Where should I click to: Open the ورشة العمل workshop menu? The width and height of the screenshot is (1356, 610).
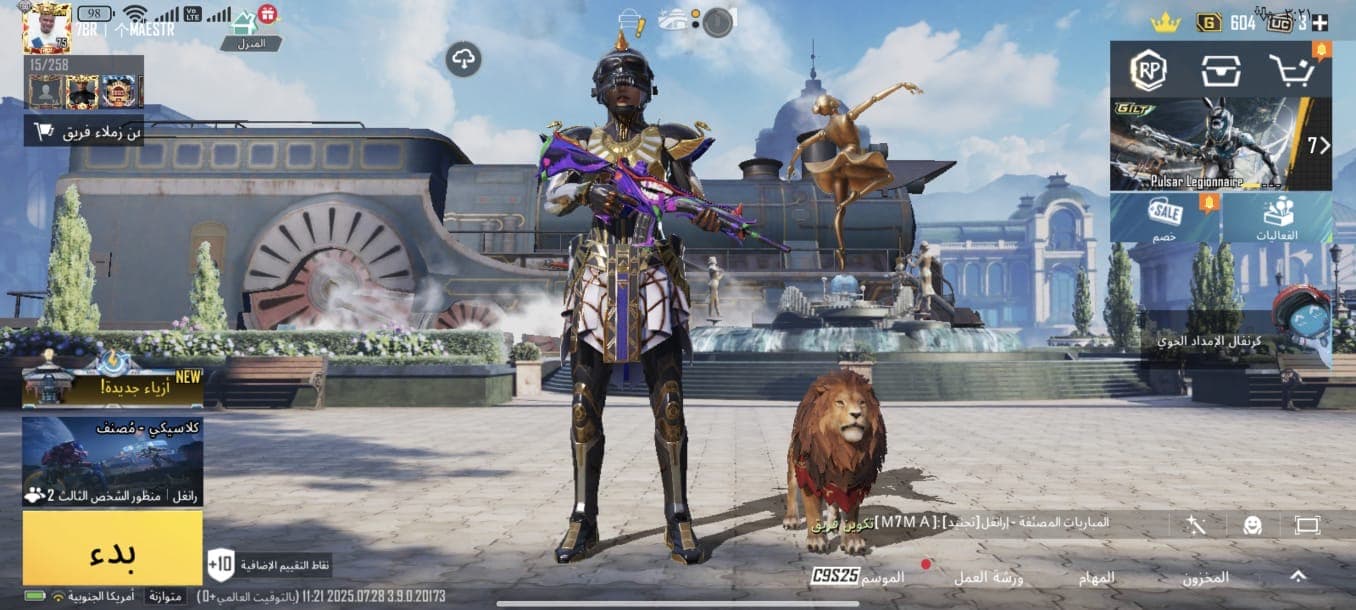pyautogui.click(x=984, y=578)
